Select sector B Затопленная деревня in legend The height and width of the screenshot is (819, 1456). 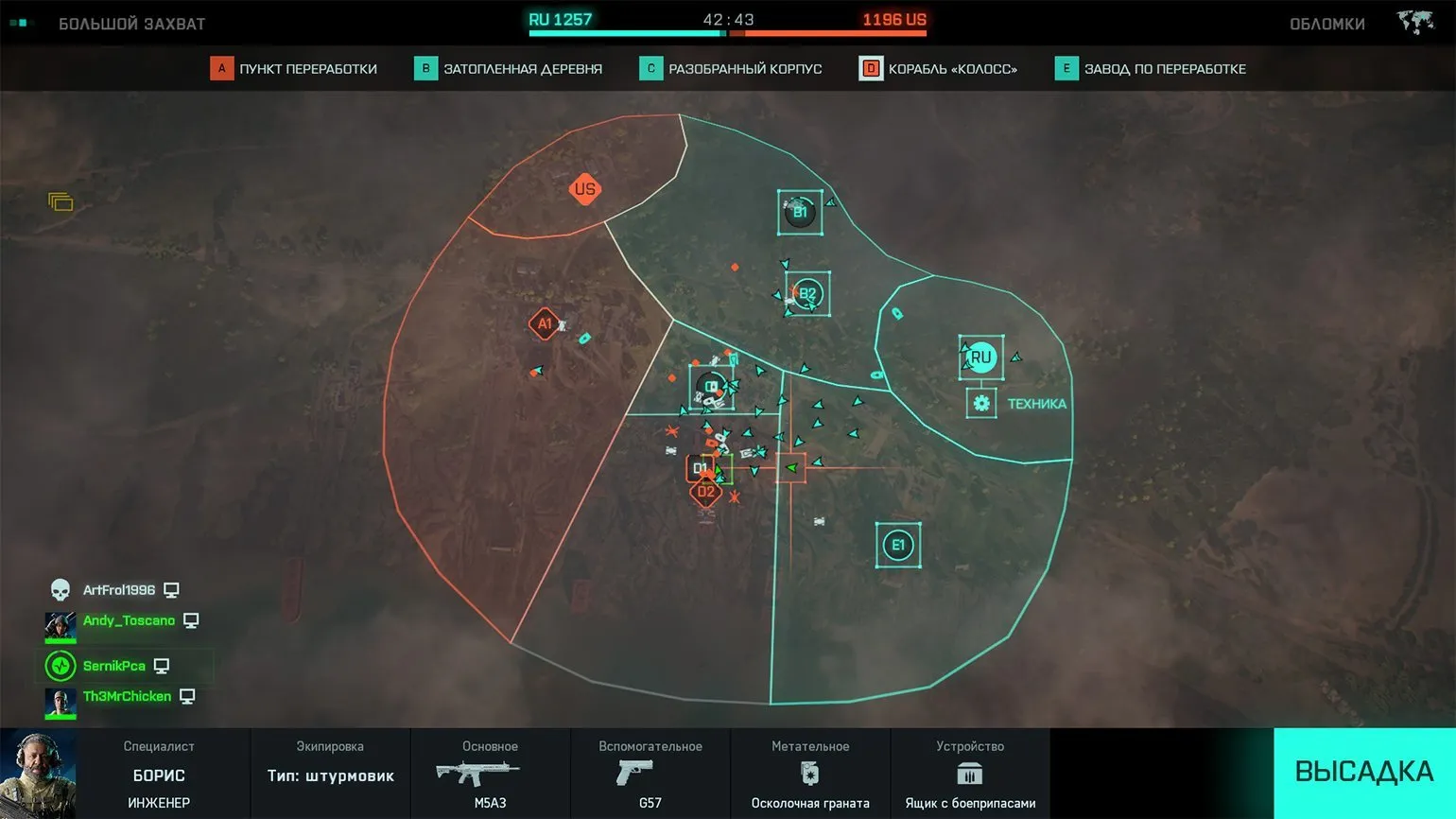[x=509, y=69]
